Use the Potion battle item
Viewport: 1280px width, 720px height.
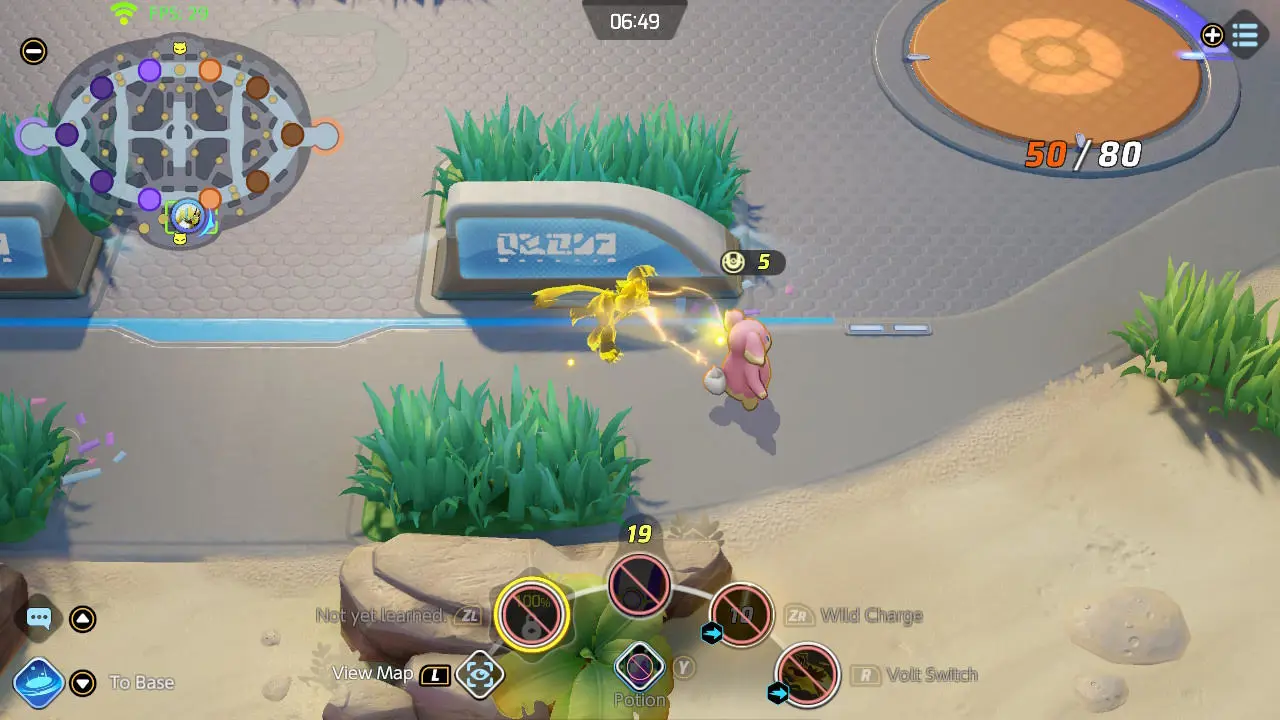click(x=638, y=667)
